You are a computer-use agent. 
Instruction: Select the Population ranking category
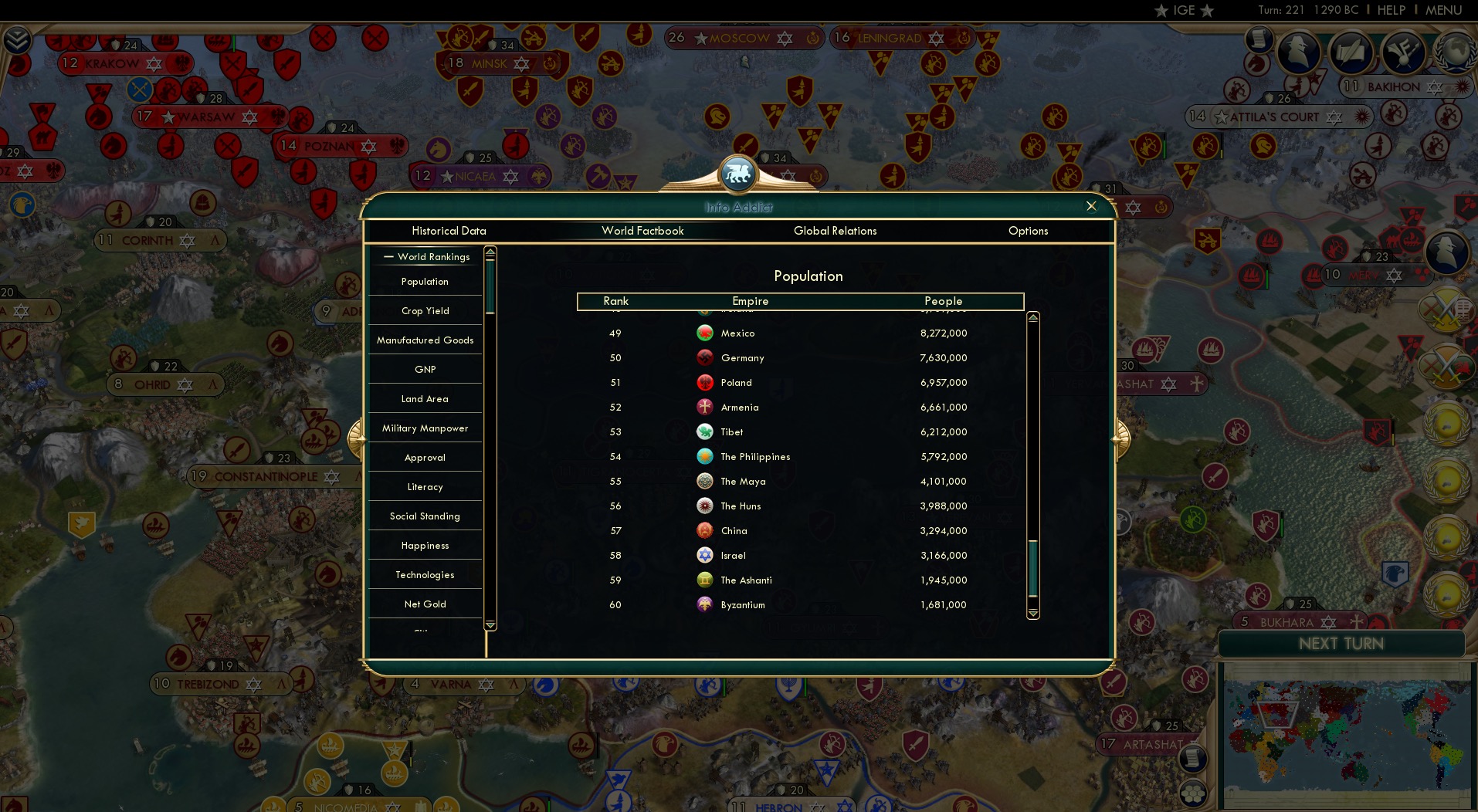tap(425, 281)
